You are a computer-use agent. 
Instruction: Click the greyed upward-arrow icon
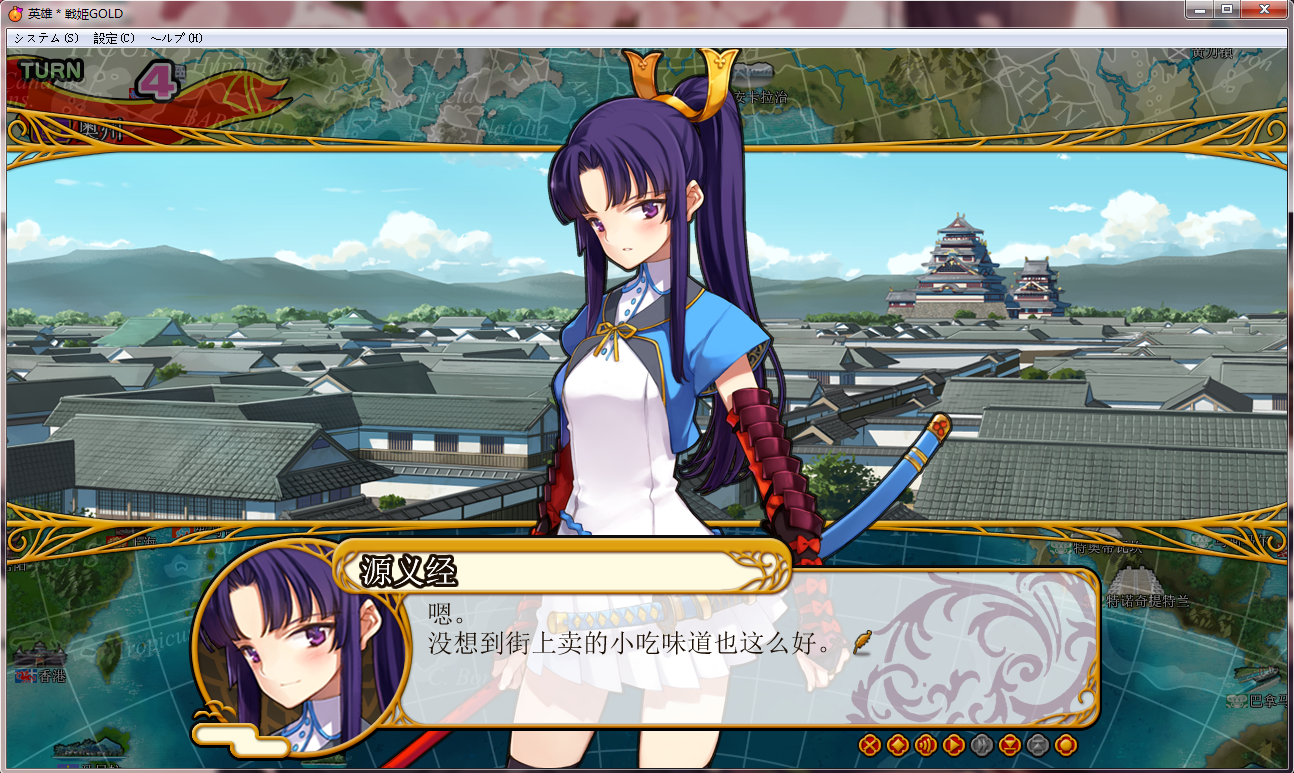tap(1038, 745)
